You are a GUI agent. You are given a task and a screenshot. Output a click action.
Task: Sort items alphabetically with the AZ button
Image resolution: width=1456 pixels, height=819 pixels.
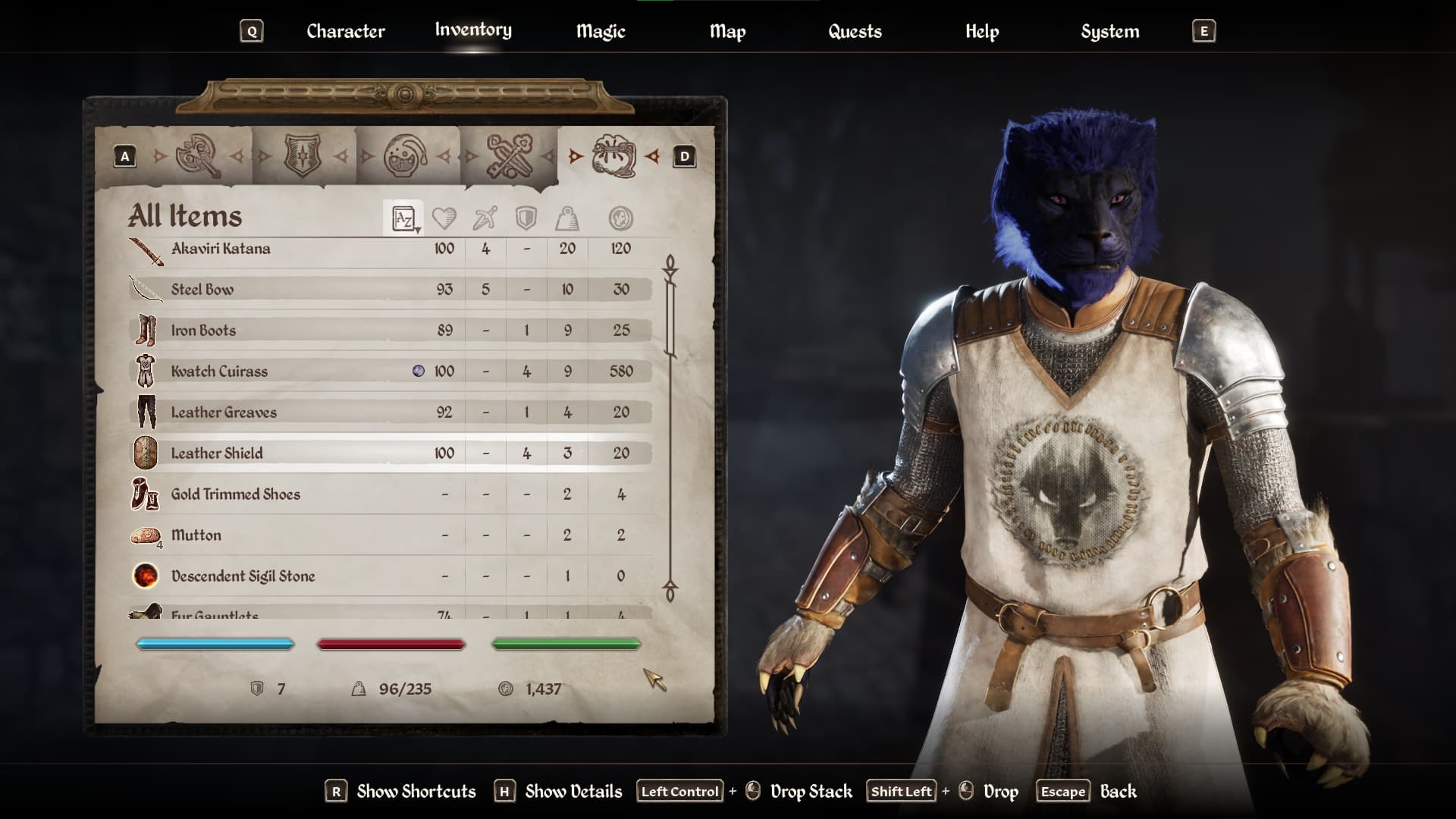pyautogui.click(x=403, y=219)
